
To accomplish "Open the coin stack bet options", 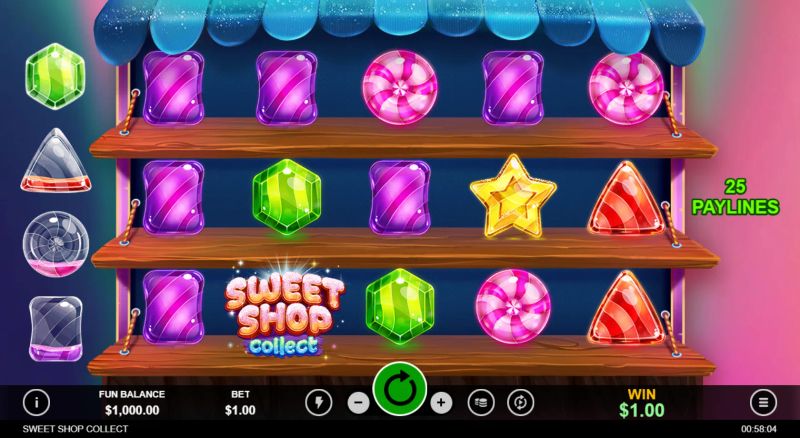I will pos(480,403).
